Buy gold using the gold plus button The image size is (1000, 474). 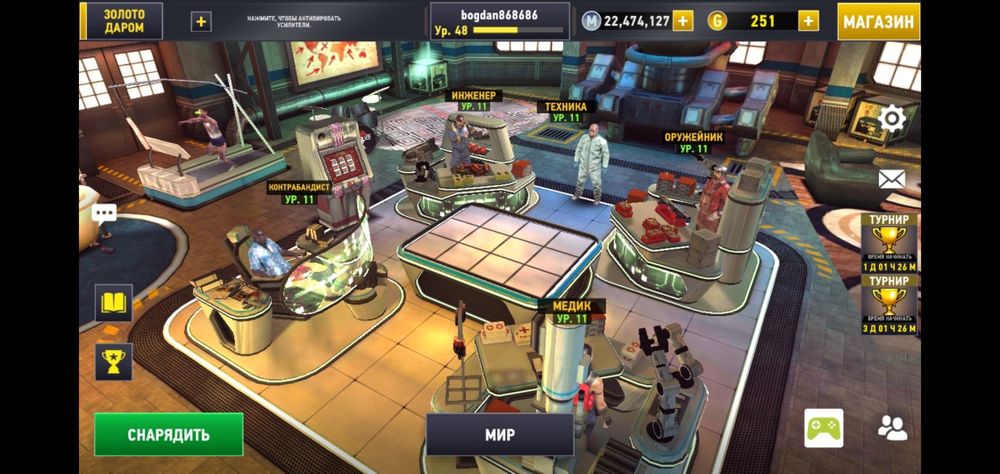[807, 21]
